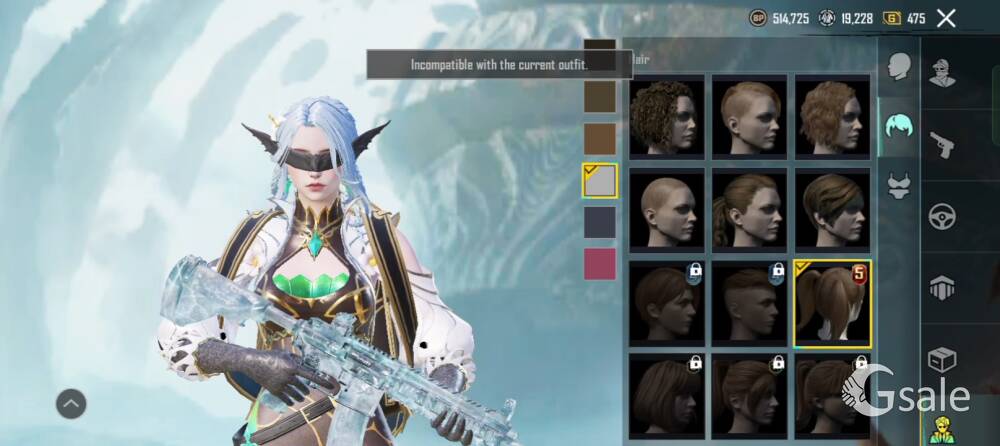The height and width of the screenshot is (446, 1000).
Task: Switch to the underwear clothing tab
Action: [899, 186]
